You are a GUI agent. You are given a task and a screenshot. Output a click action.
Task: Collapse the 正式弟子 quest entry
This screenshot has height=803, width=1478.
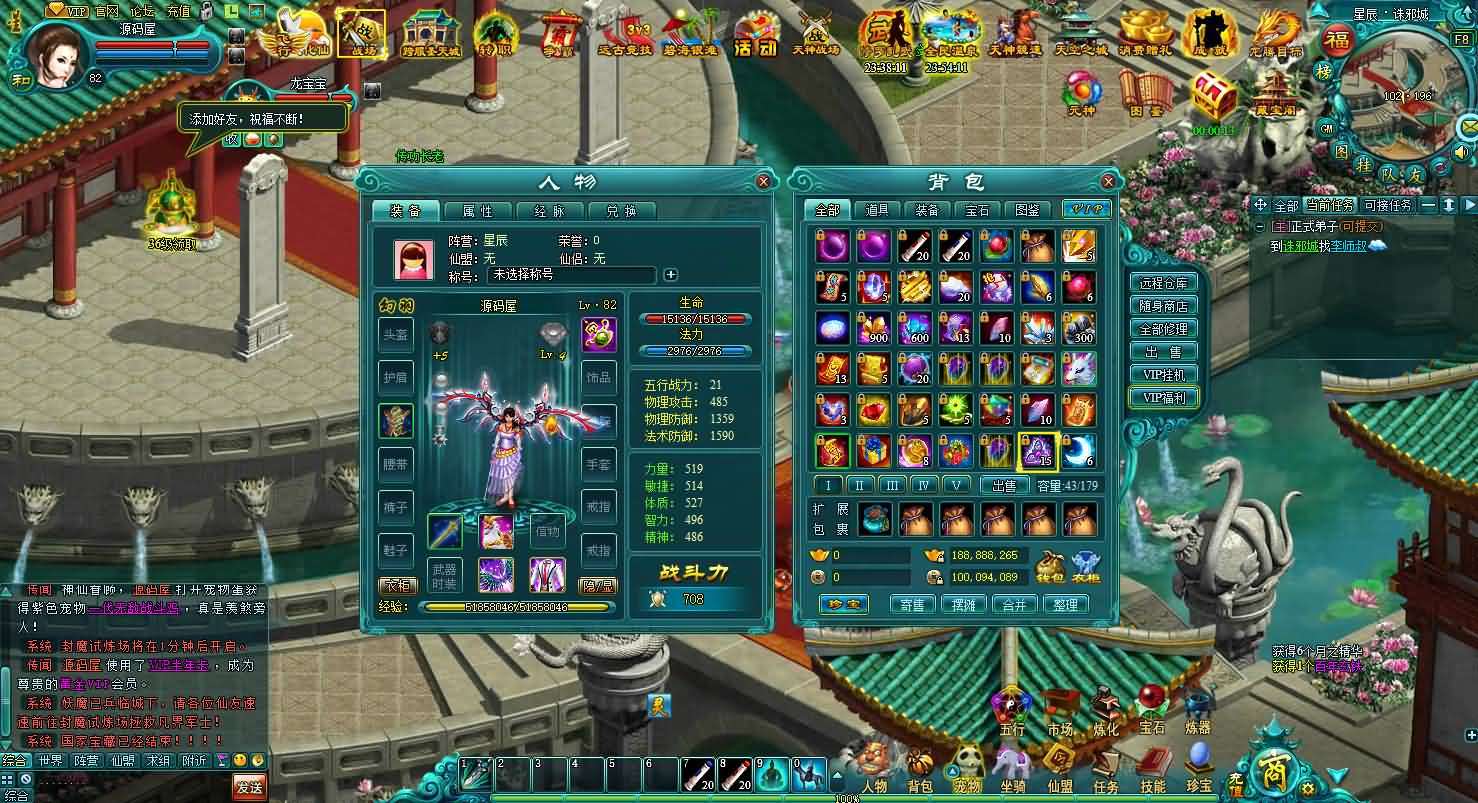tap(1259, 226)
